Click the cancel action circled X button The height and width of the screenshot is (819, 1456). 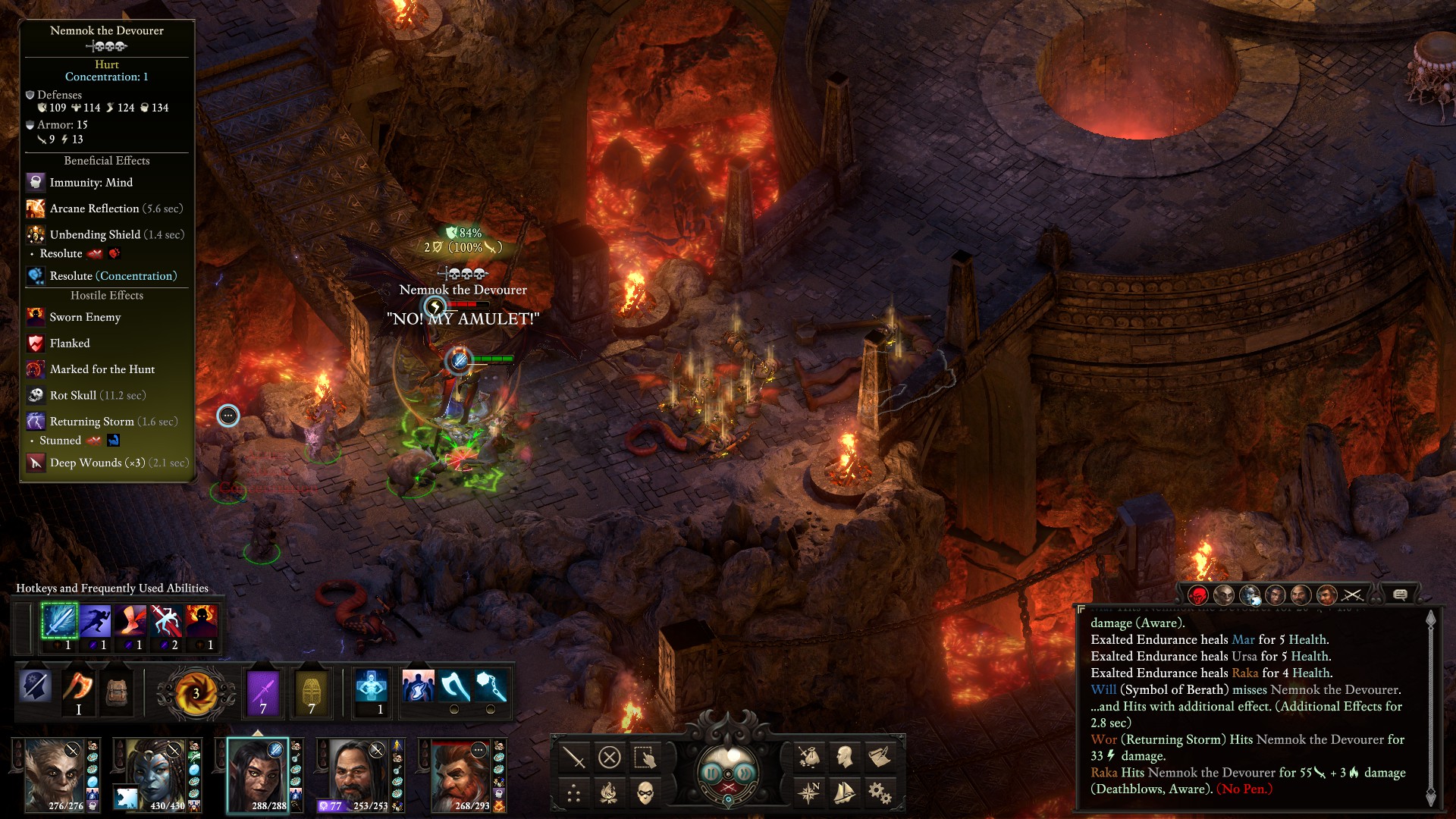click(609, 757)
